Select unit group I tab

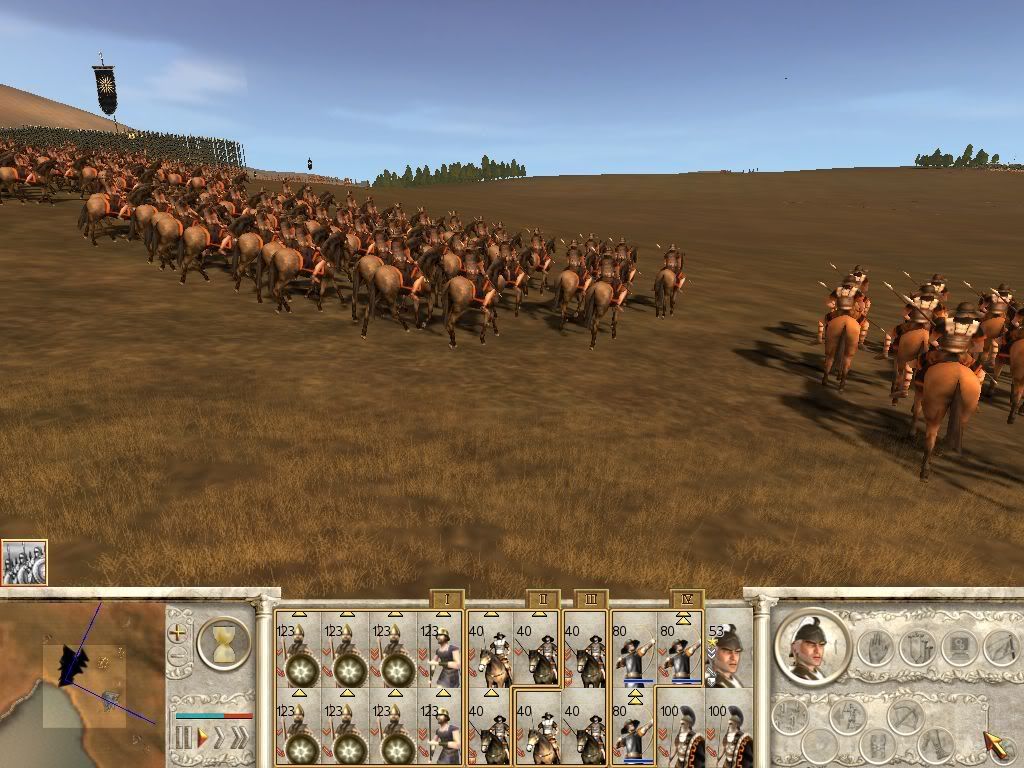click(446, 600)
